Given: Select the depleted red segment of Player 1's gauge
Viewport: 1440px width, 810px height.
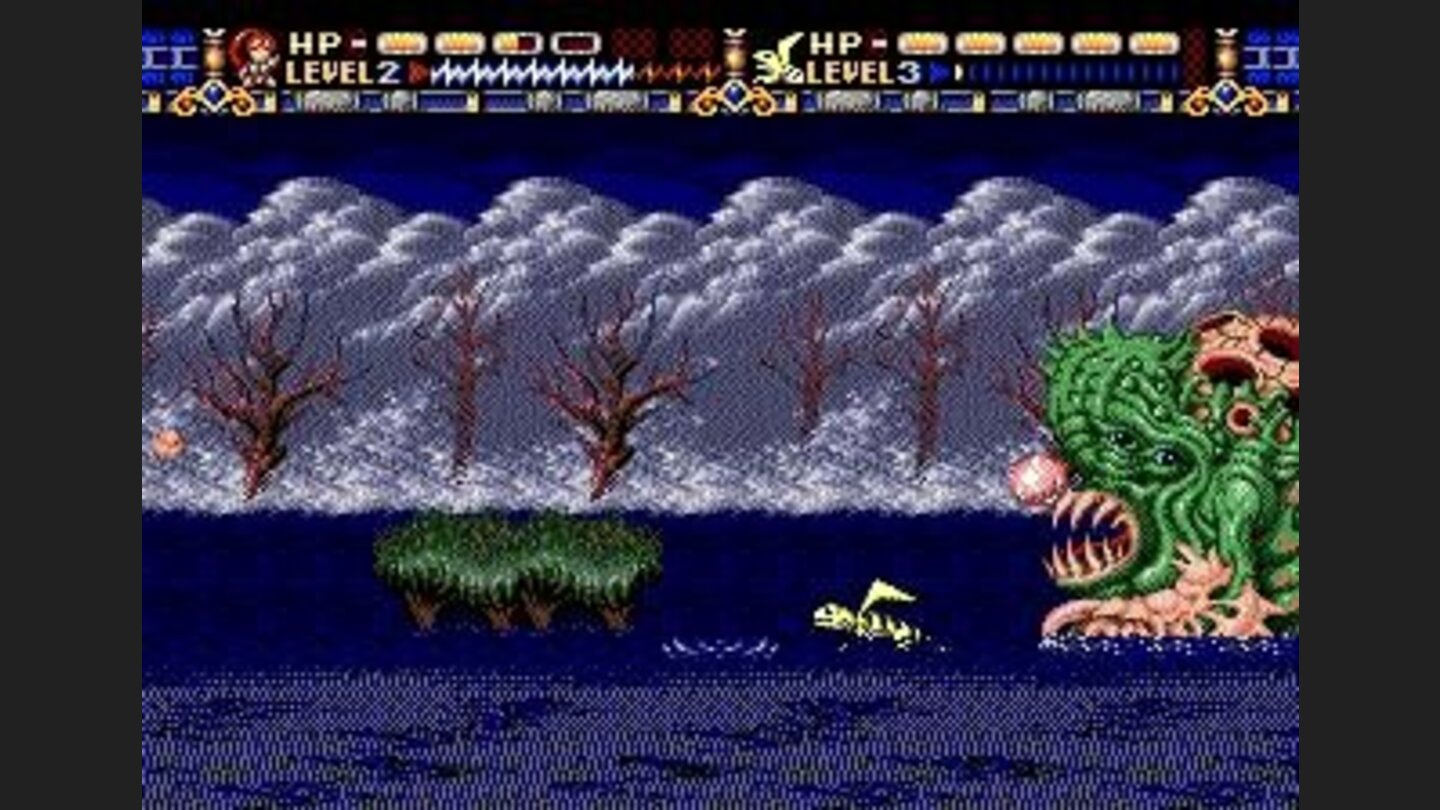Looking at the screenshot, I should click(x=678, y=70).
